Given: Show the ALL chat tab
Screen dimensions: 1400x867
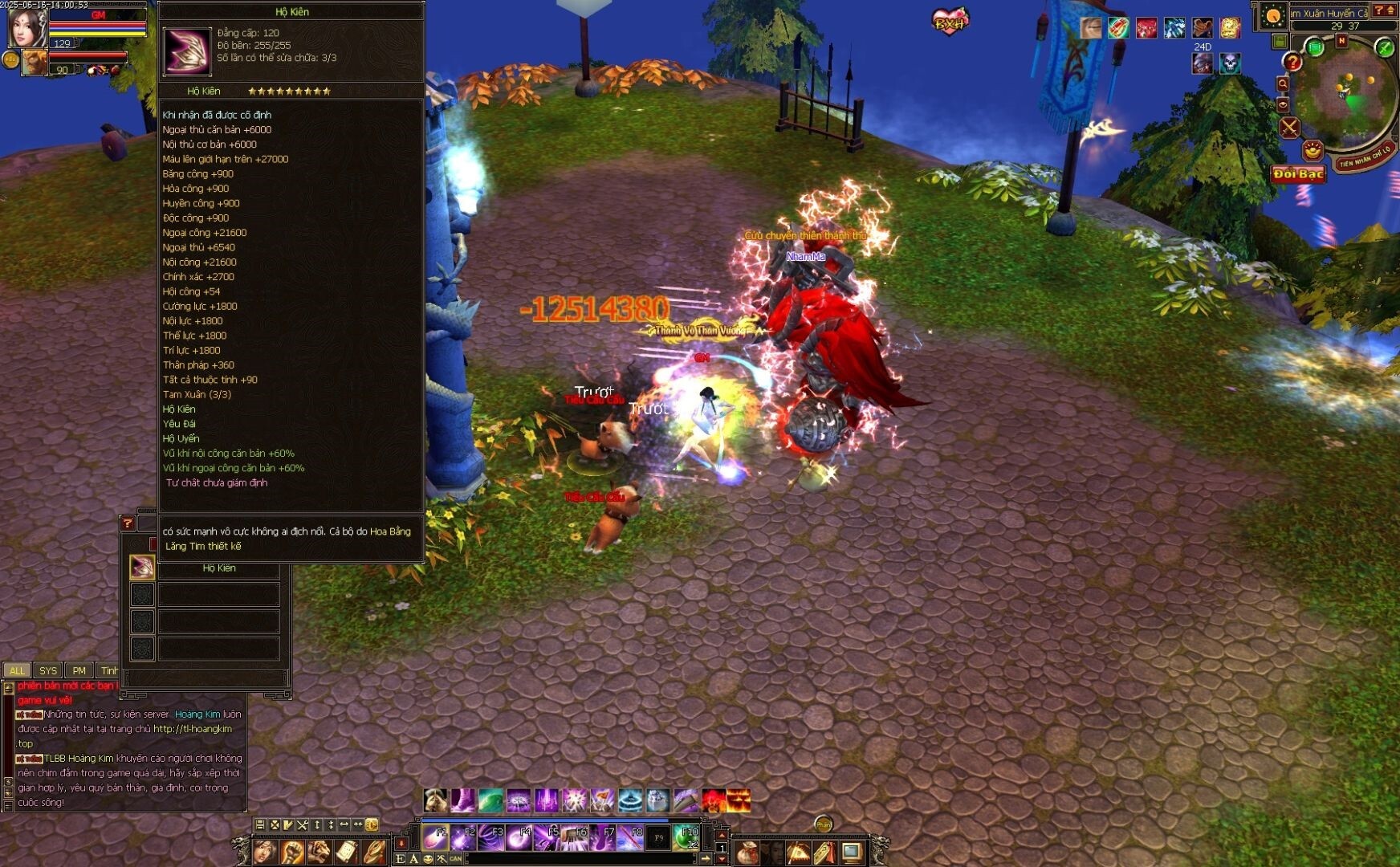Looking at the screenshot, I should 17,670.
